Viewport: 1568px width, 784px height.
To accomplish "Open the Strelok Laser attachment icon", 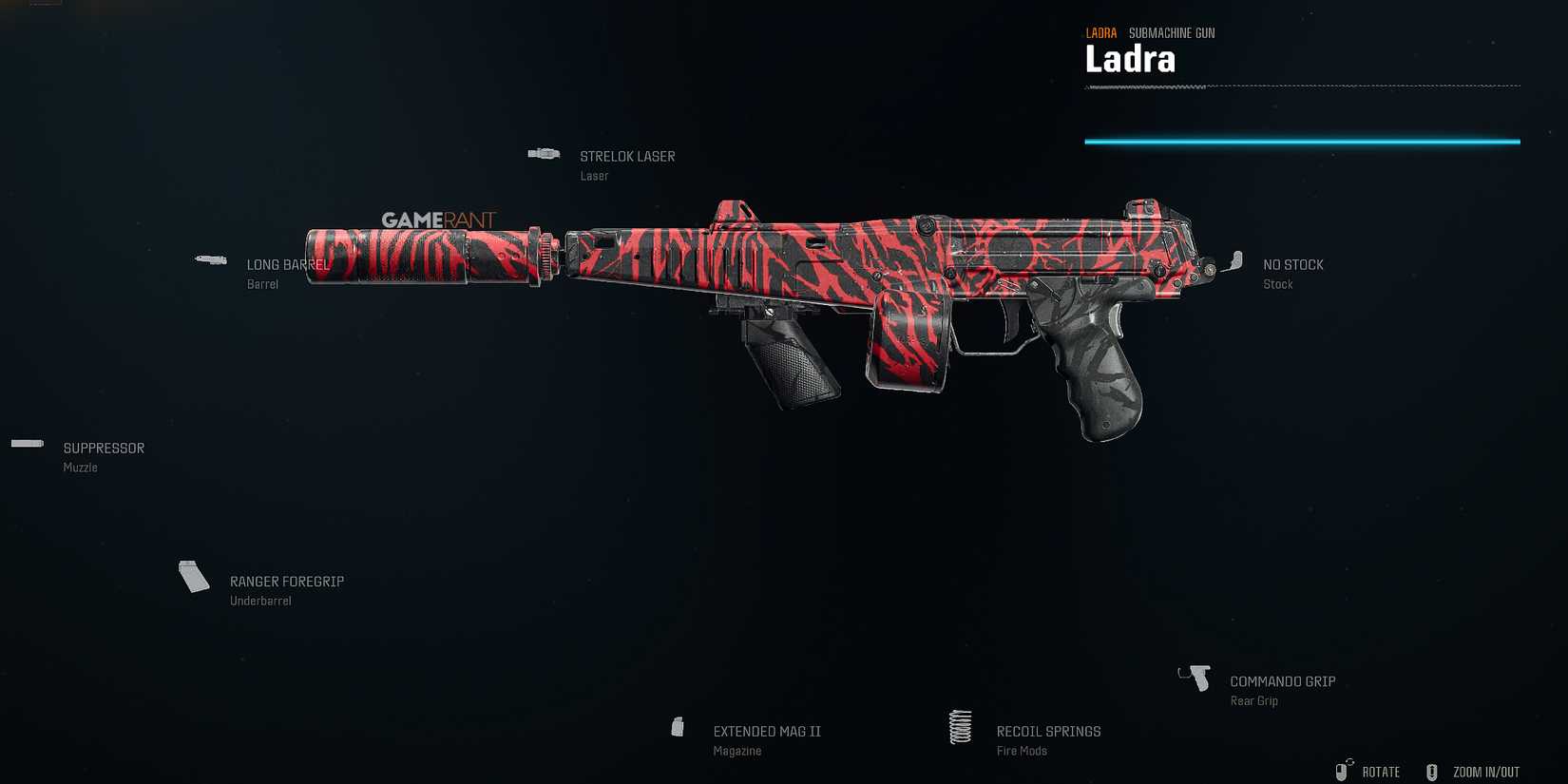I will 543,152.
